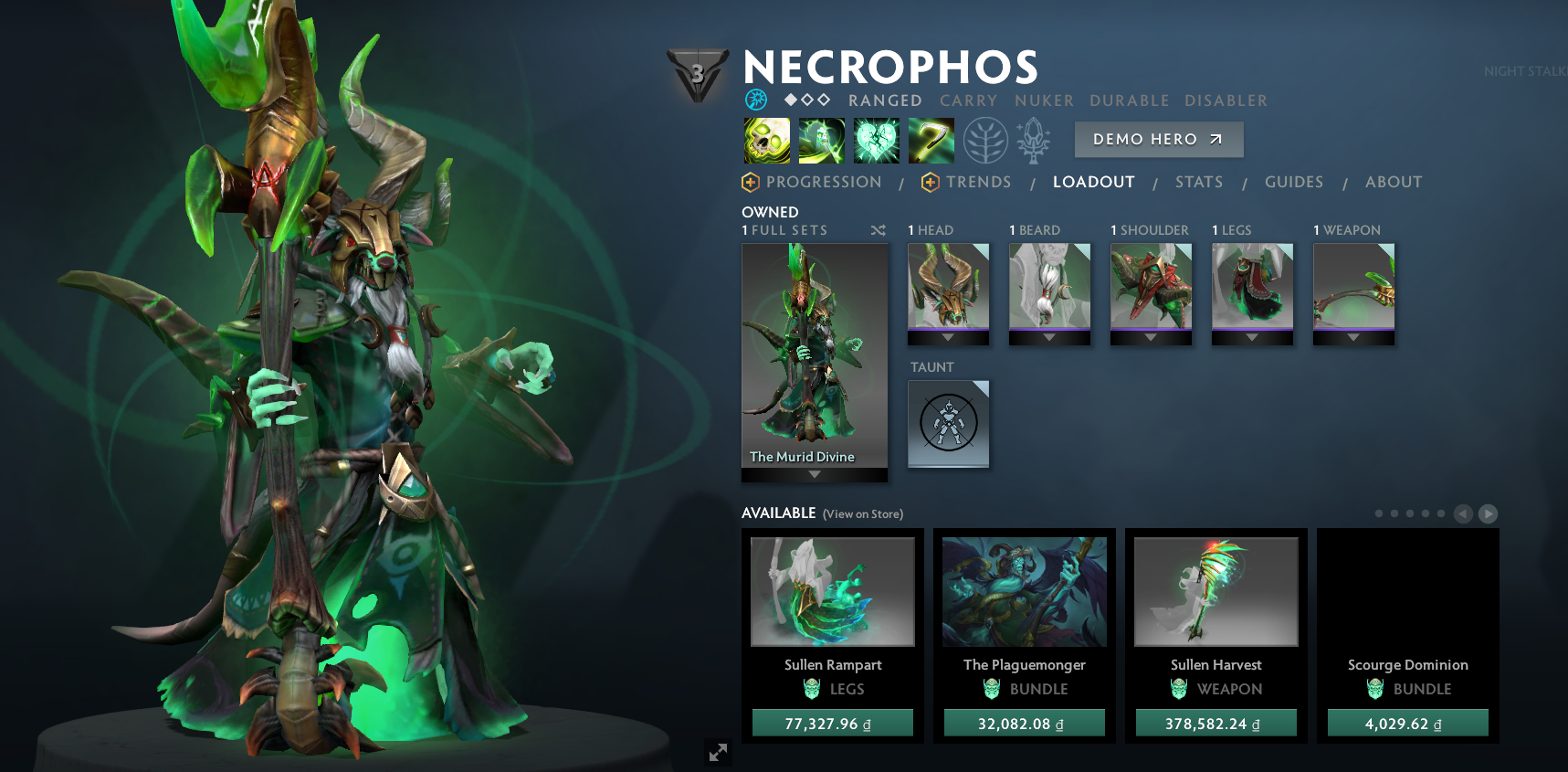Select the second pagination dot in AVAILABLE
1568x772 pixels.
coord(1394,513)
